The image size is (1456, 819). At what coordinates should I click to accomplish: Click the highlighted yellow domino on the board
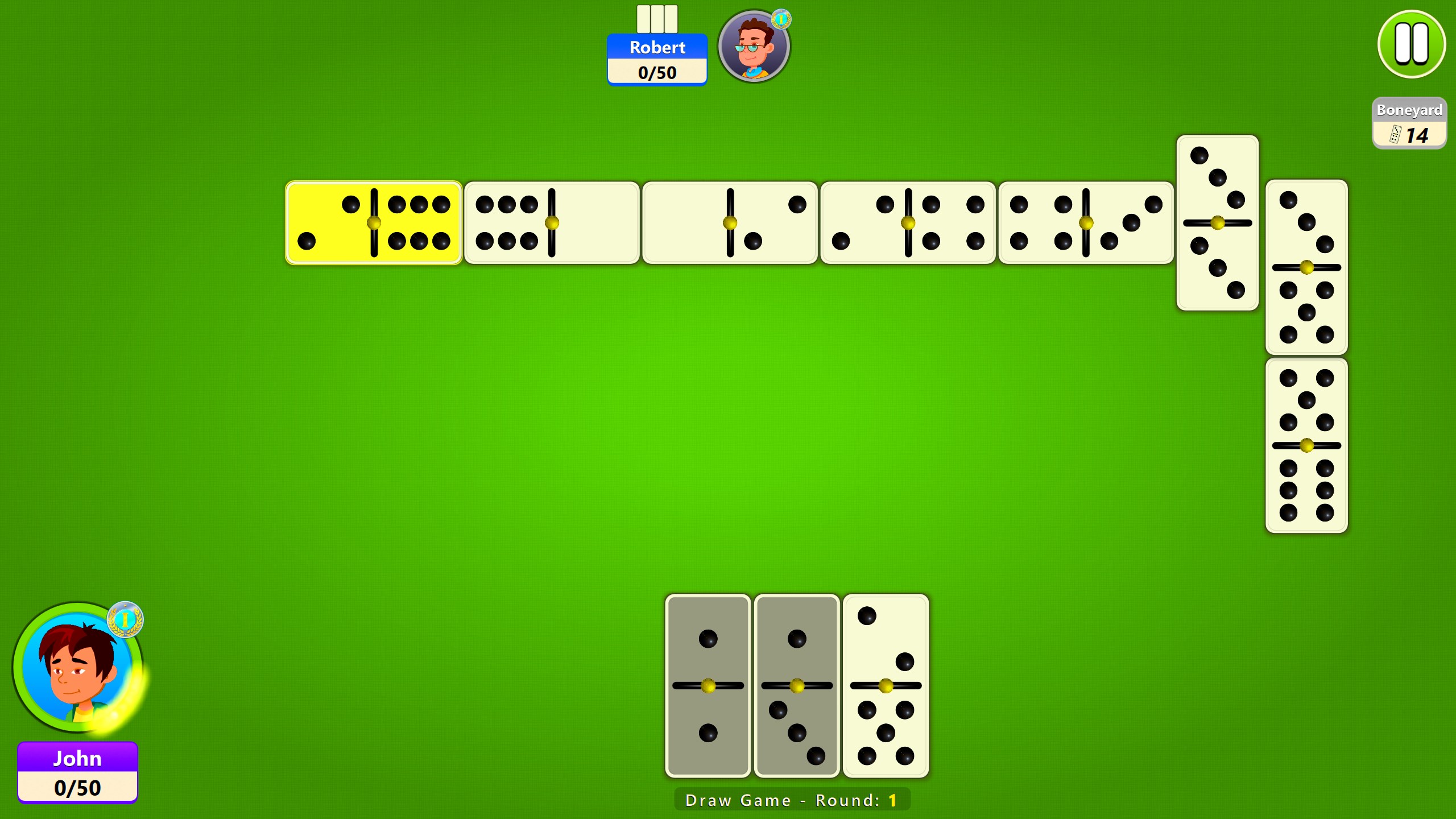click(374, 222)
